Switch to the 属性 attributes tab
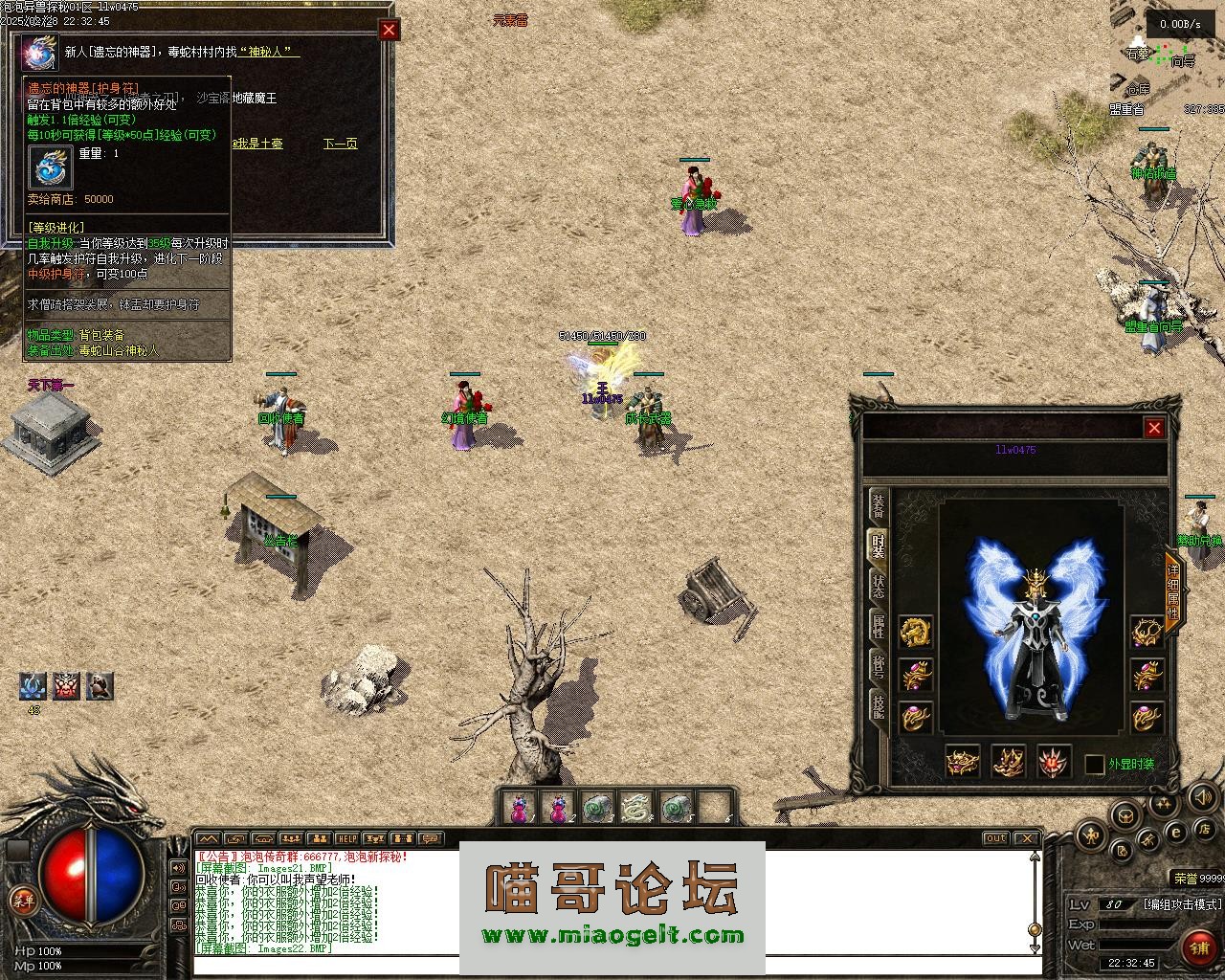This screenshot has width=1225, height=980. [x=879, y=626]
